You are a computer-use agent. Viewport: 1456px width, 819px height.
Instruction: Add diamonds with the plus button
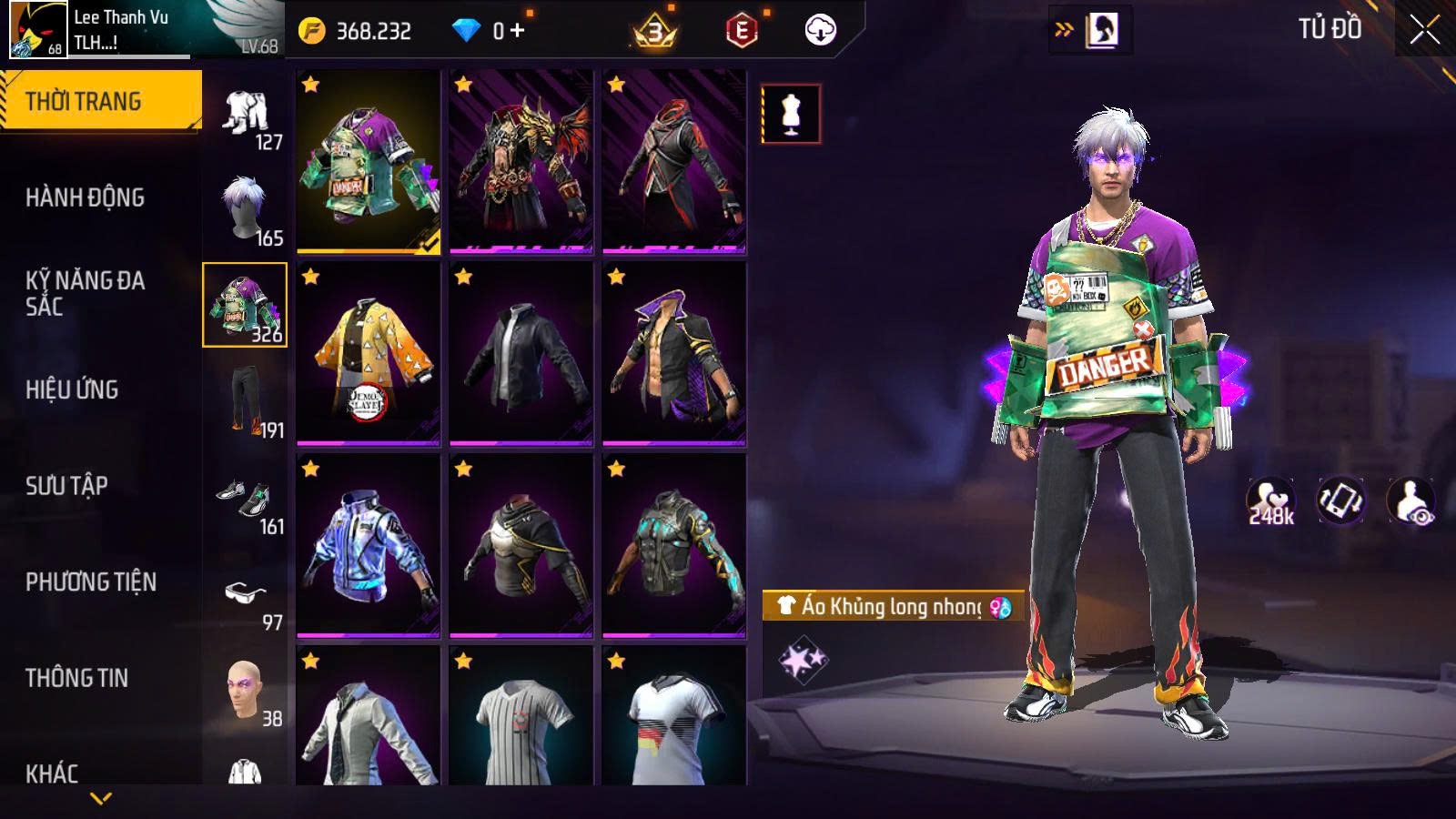coord(518,31)
